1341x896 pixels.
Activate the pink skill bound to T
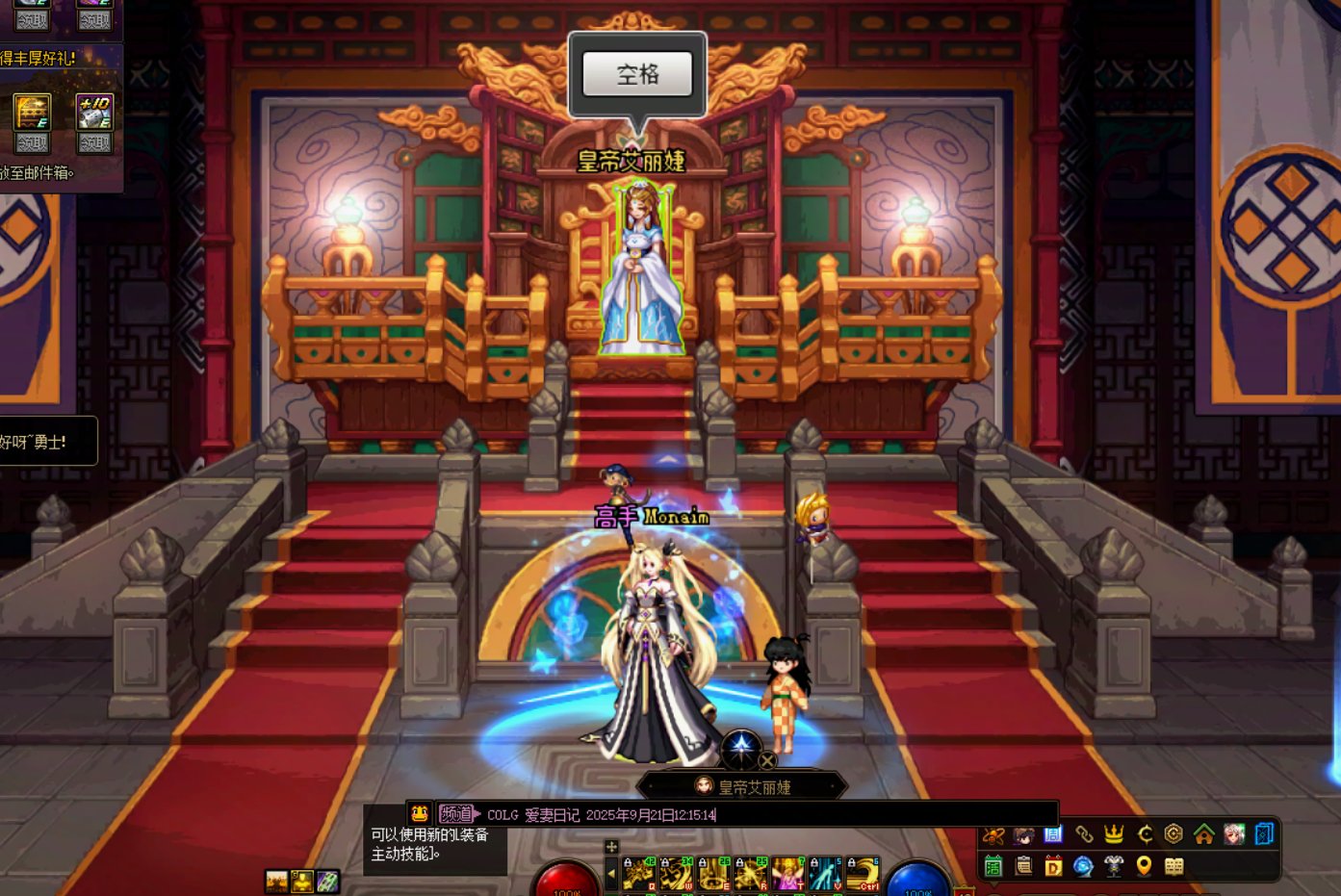(787, 874)
